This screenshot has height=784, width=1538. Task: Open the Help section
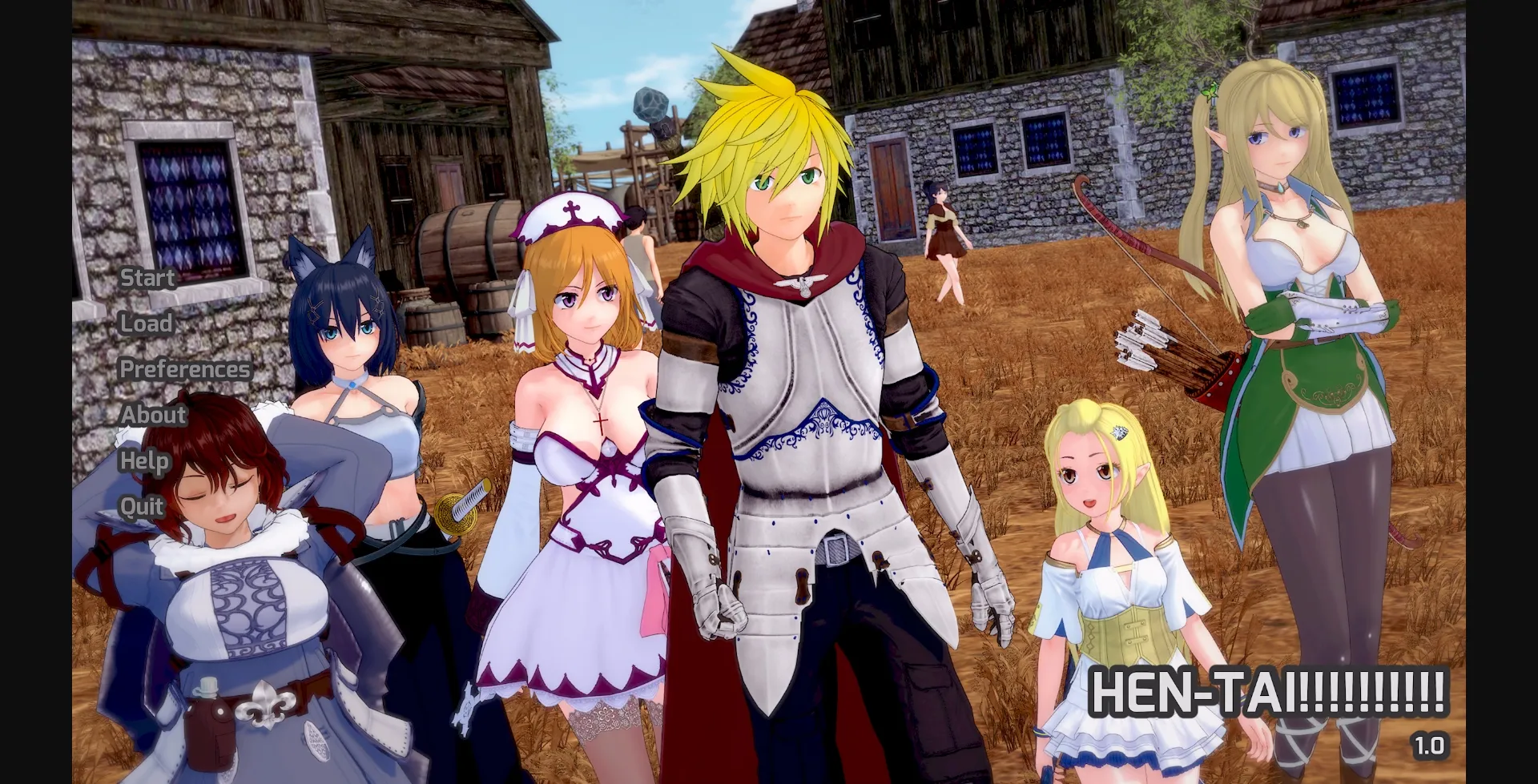click(x=144, y=461)
